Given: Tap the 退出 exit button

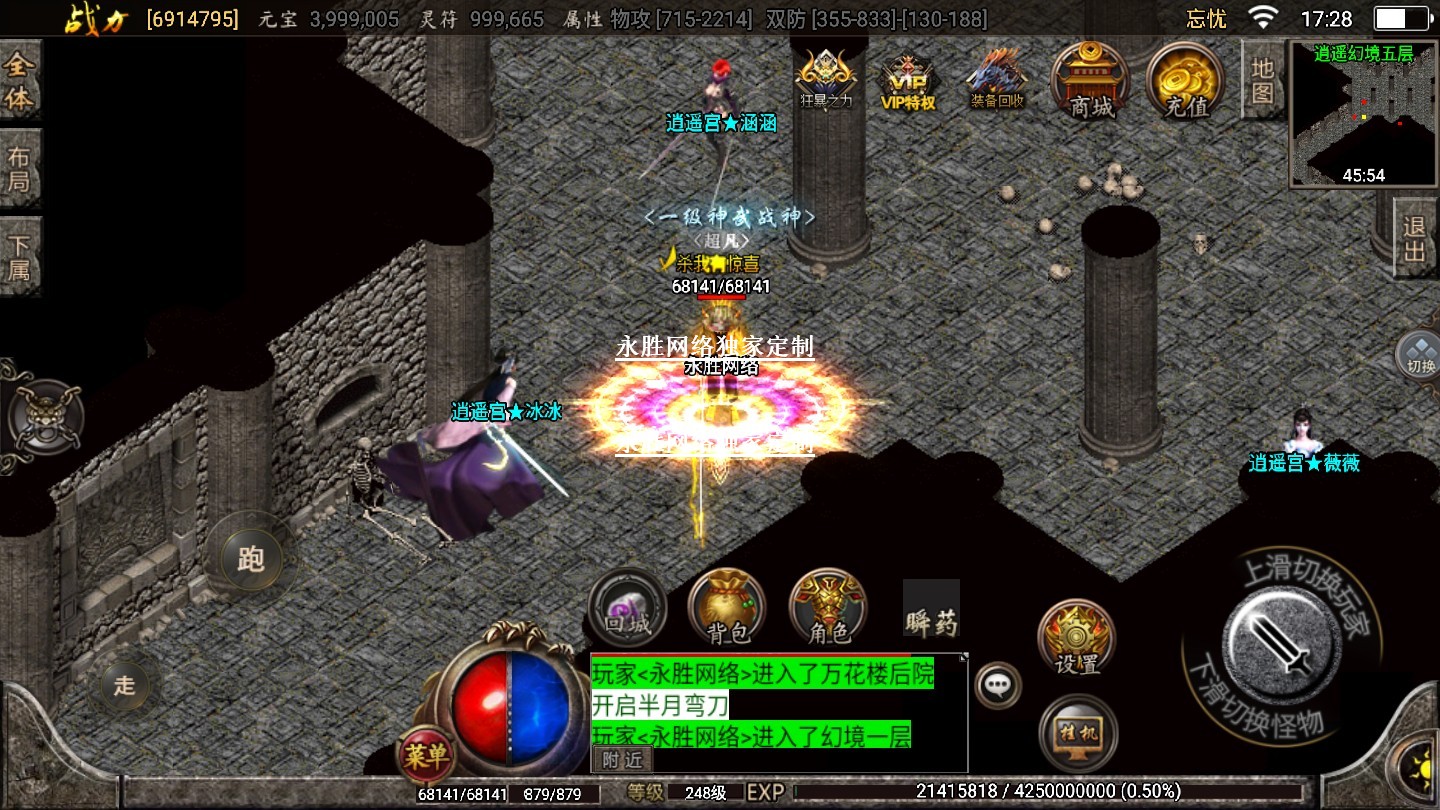Looking at the screenshot, I should pos(1414,239).
